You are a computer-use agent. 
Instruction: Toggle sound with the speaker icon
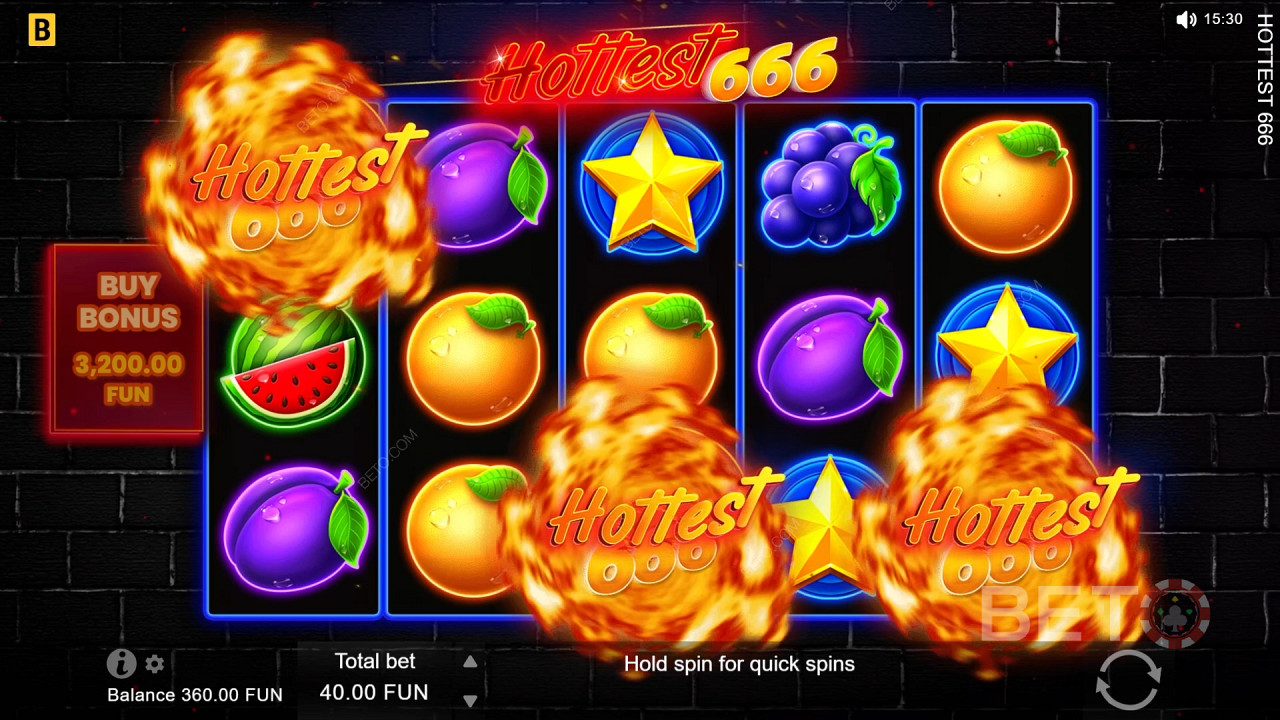pos(1186,19)
